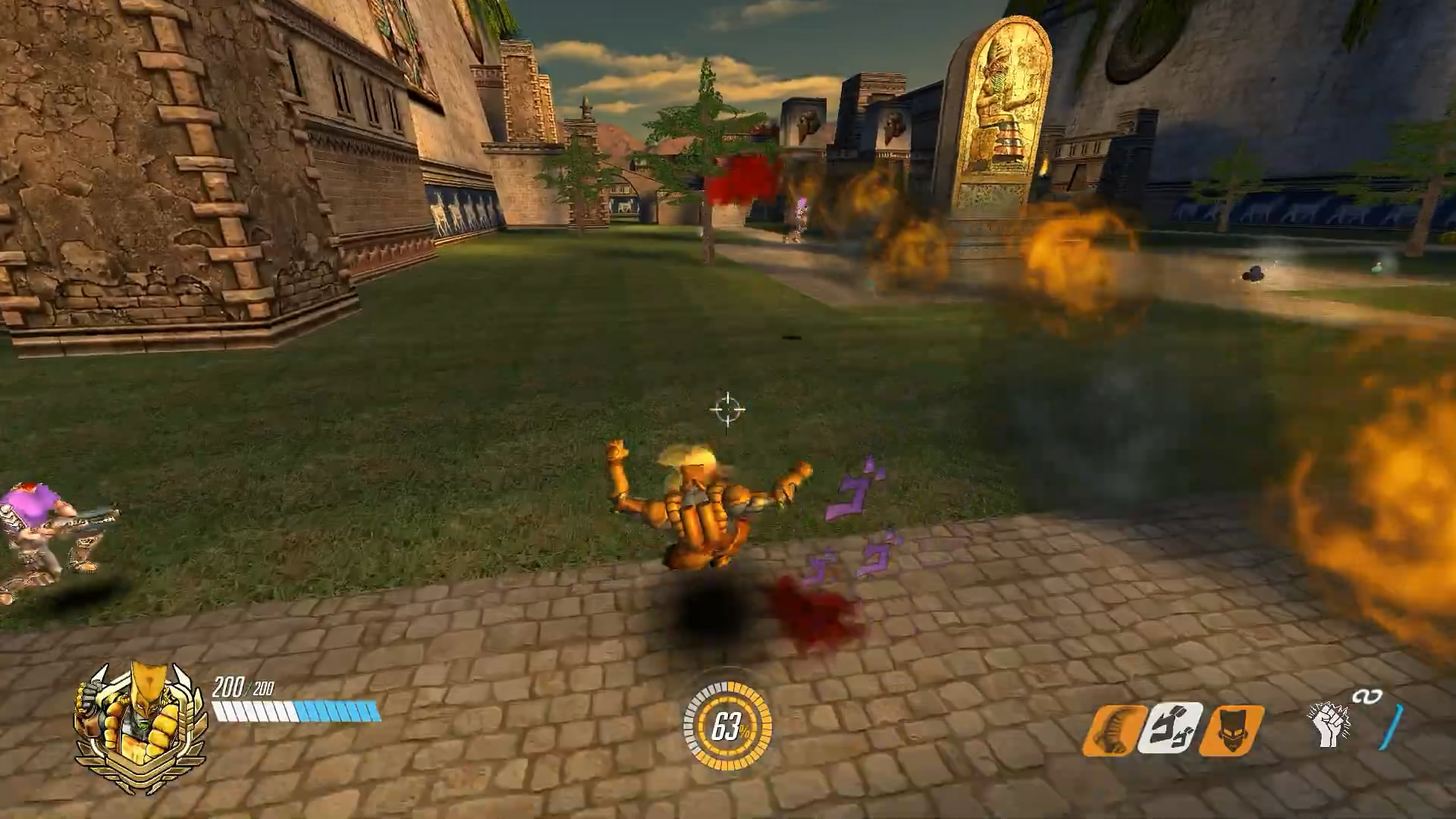Image resolution: width=1456 pixels, height=819 pixels.
Task: Trigger the white menacing symbols ability
Action: [1171, 729]
